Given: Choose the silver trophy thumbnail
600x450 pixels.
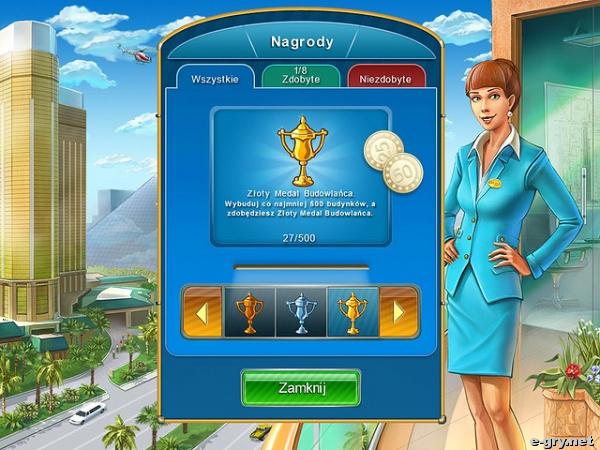Looking at the screenshot, I should click(x=300, y=311).
